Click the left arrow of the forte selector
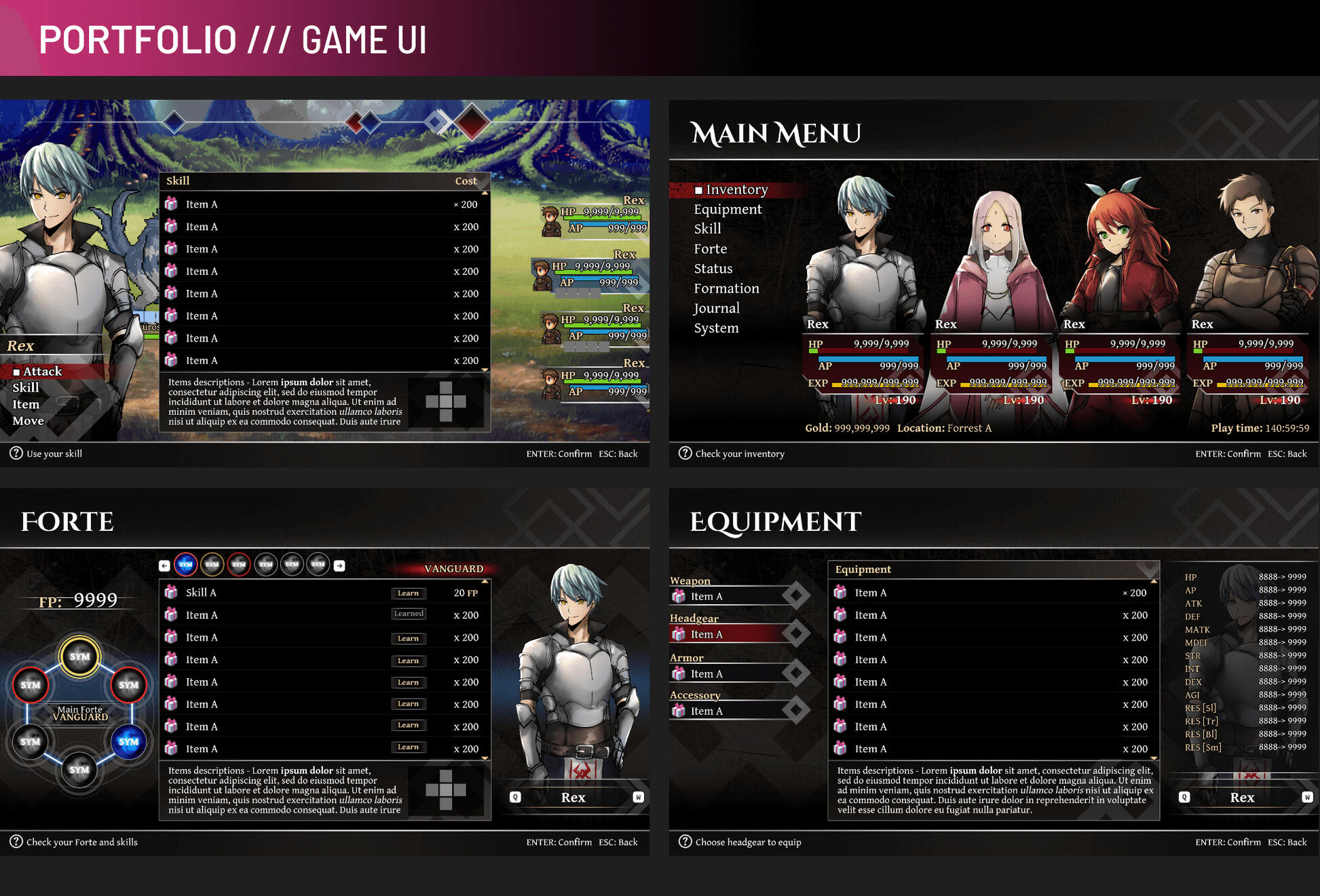This screenshot has height=896, width=1320. 164,565
